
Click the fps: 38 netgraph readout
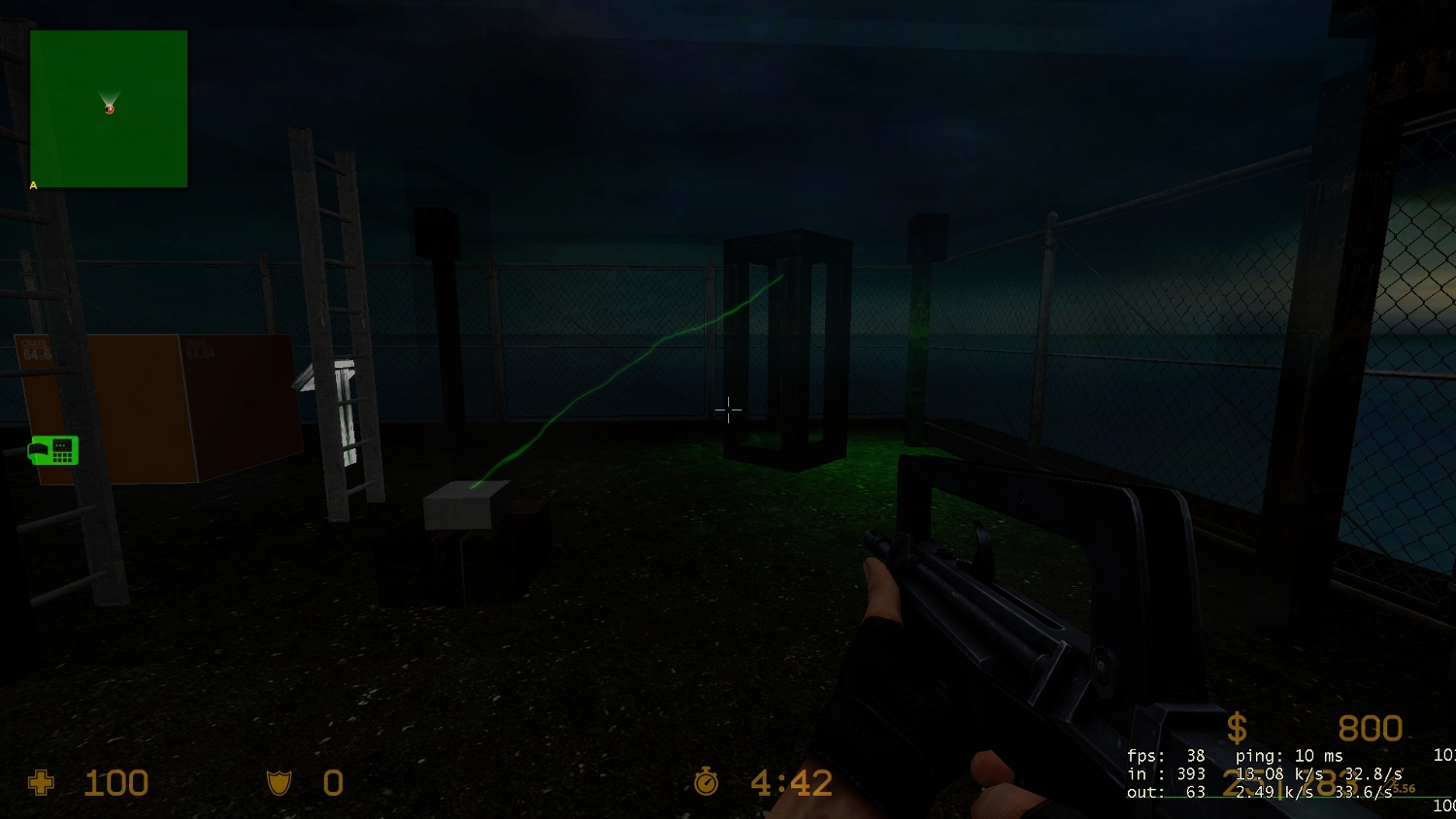coord(1167,755)
